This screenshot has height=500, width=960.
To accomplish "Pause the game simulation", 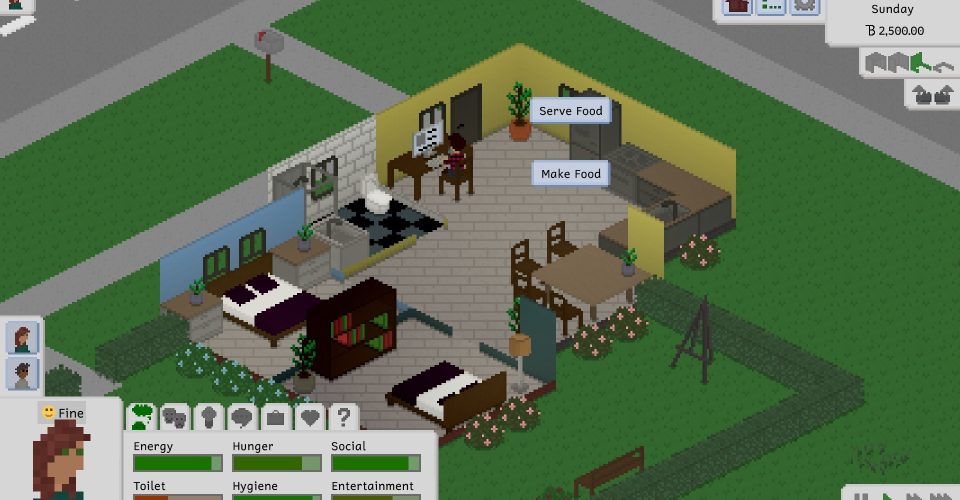I will (x=859, y=495).
